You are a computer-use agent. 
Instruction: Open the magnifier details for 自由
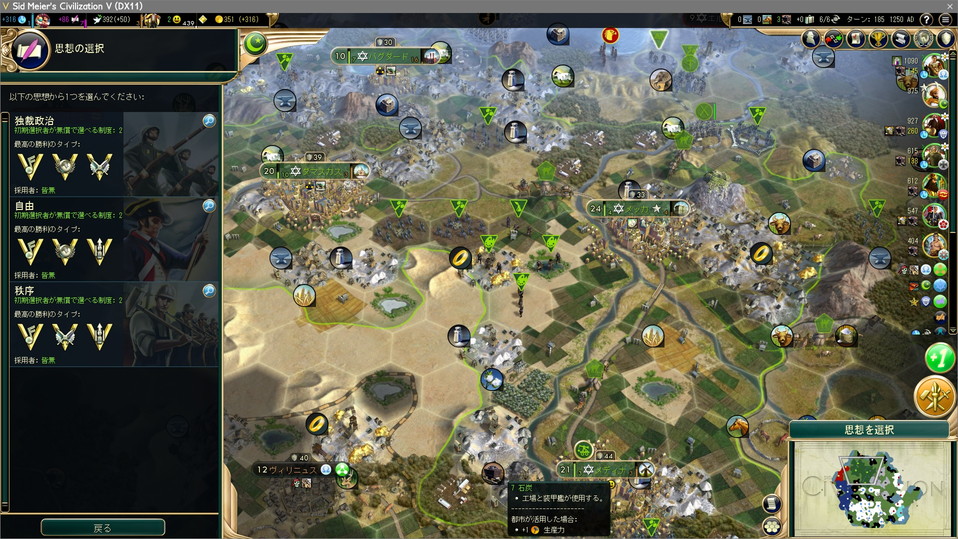pyautogui.click(x=209, y=206)
